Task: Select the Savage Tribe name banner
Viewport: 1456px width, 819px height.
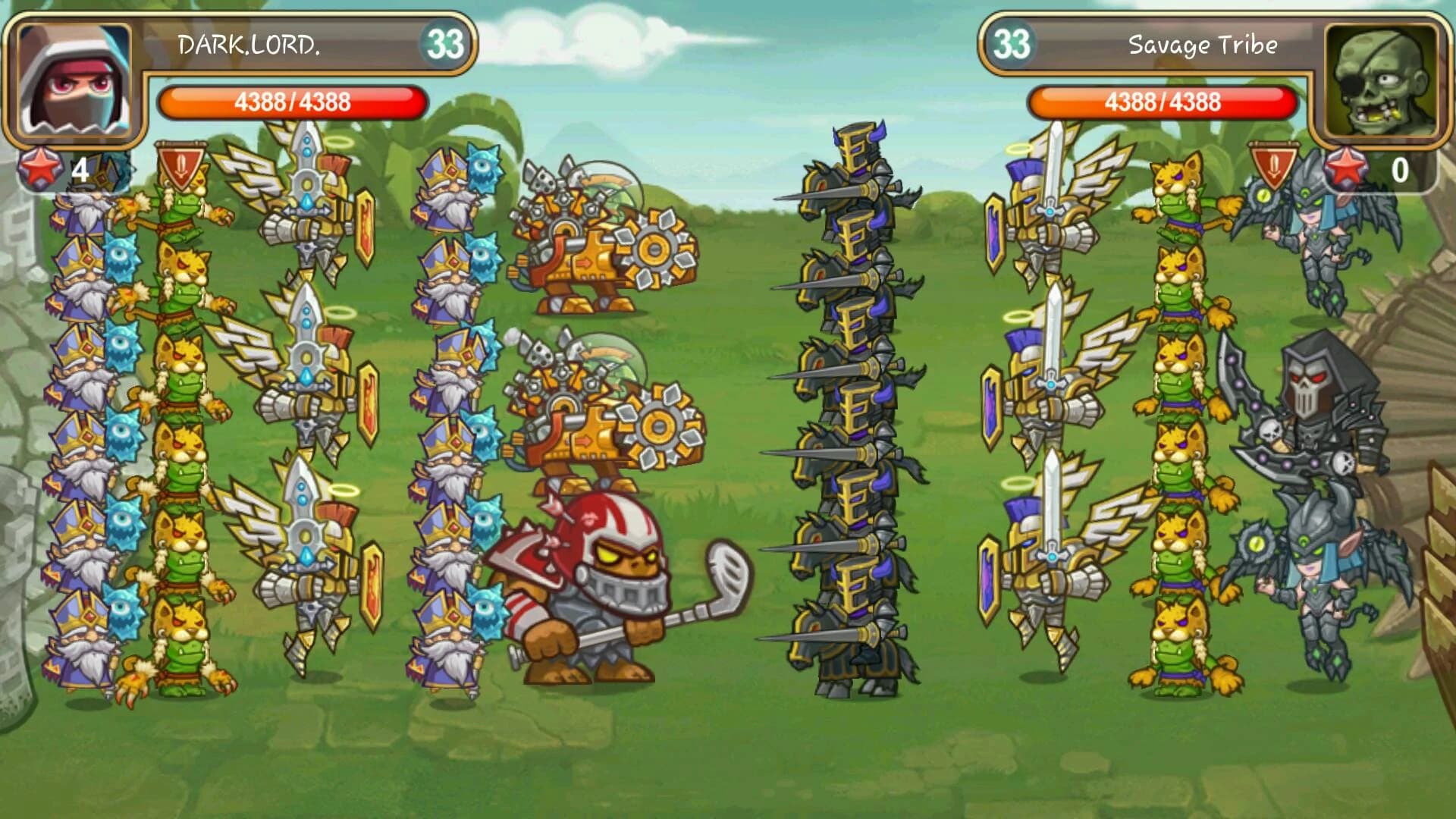Action: [1204, 44]
